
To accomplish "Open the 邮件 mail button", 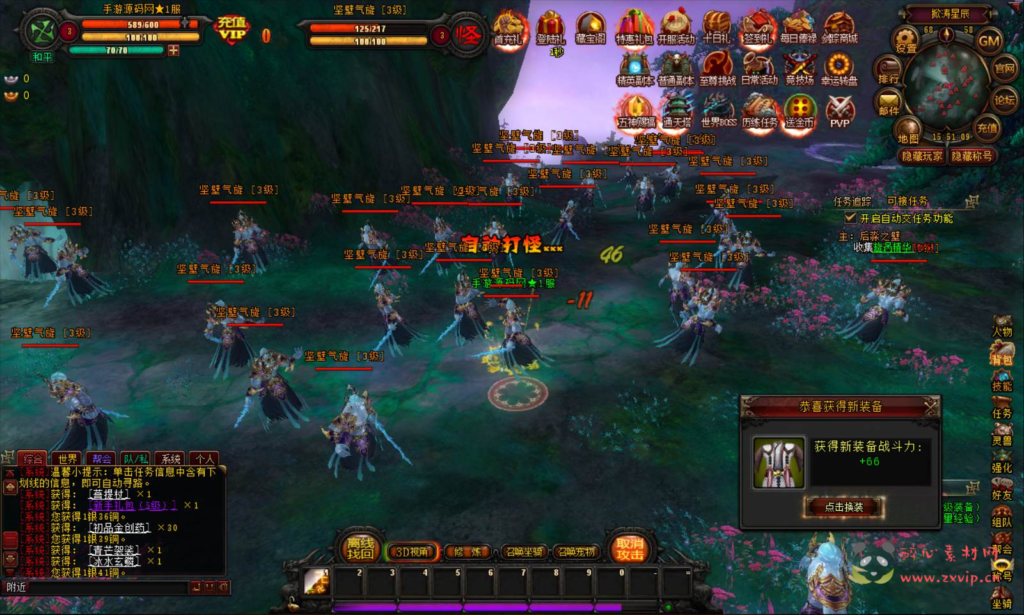I will point(888,103).
